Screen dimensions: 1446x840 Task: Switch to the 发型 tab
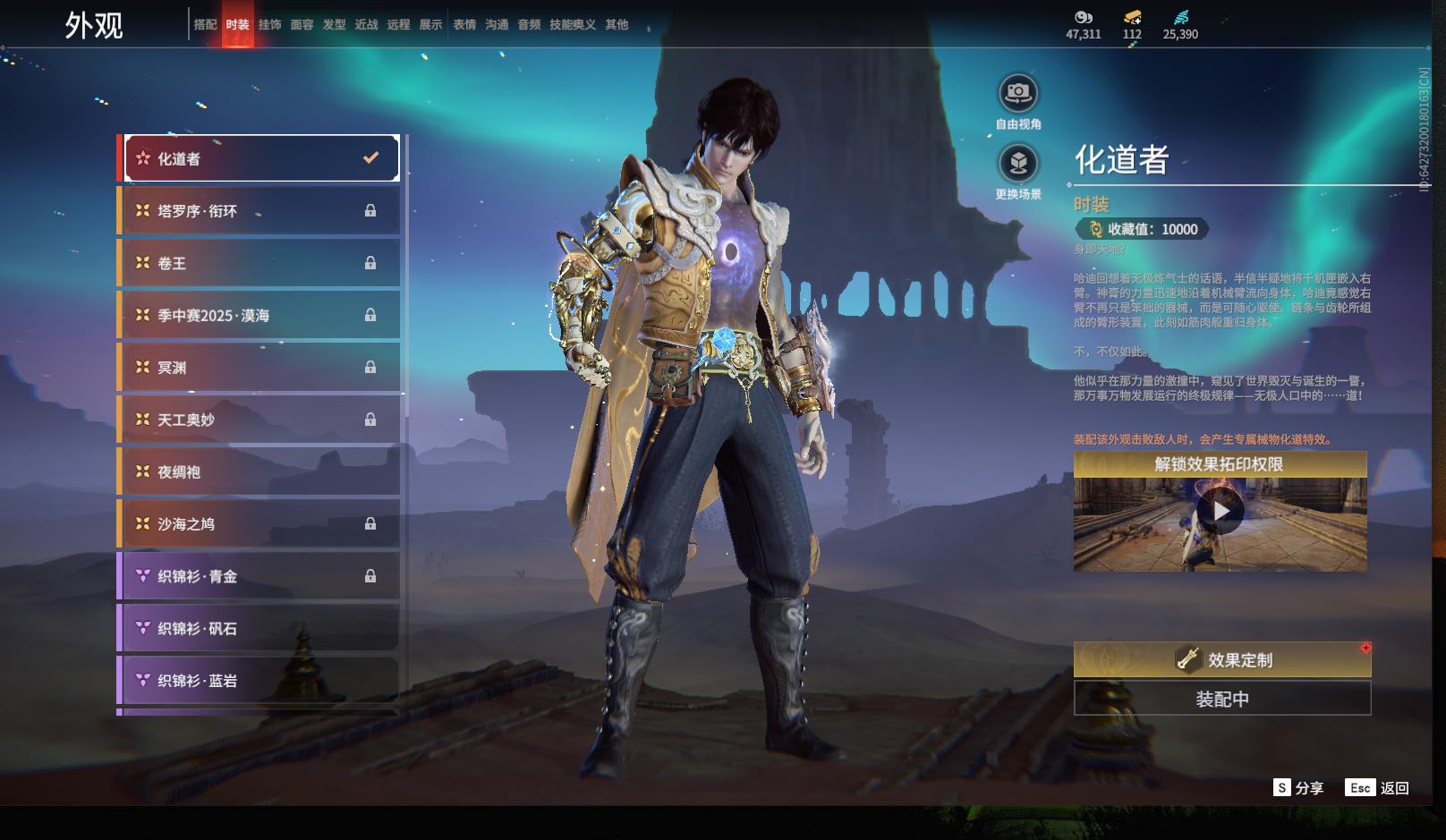tap(334, 25)
